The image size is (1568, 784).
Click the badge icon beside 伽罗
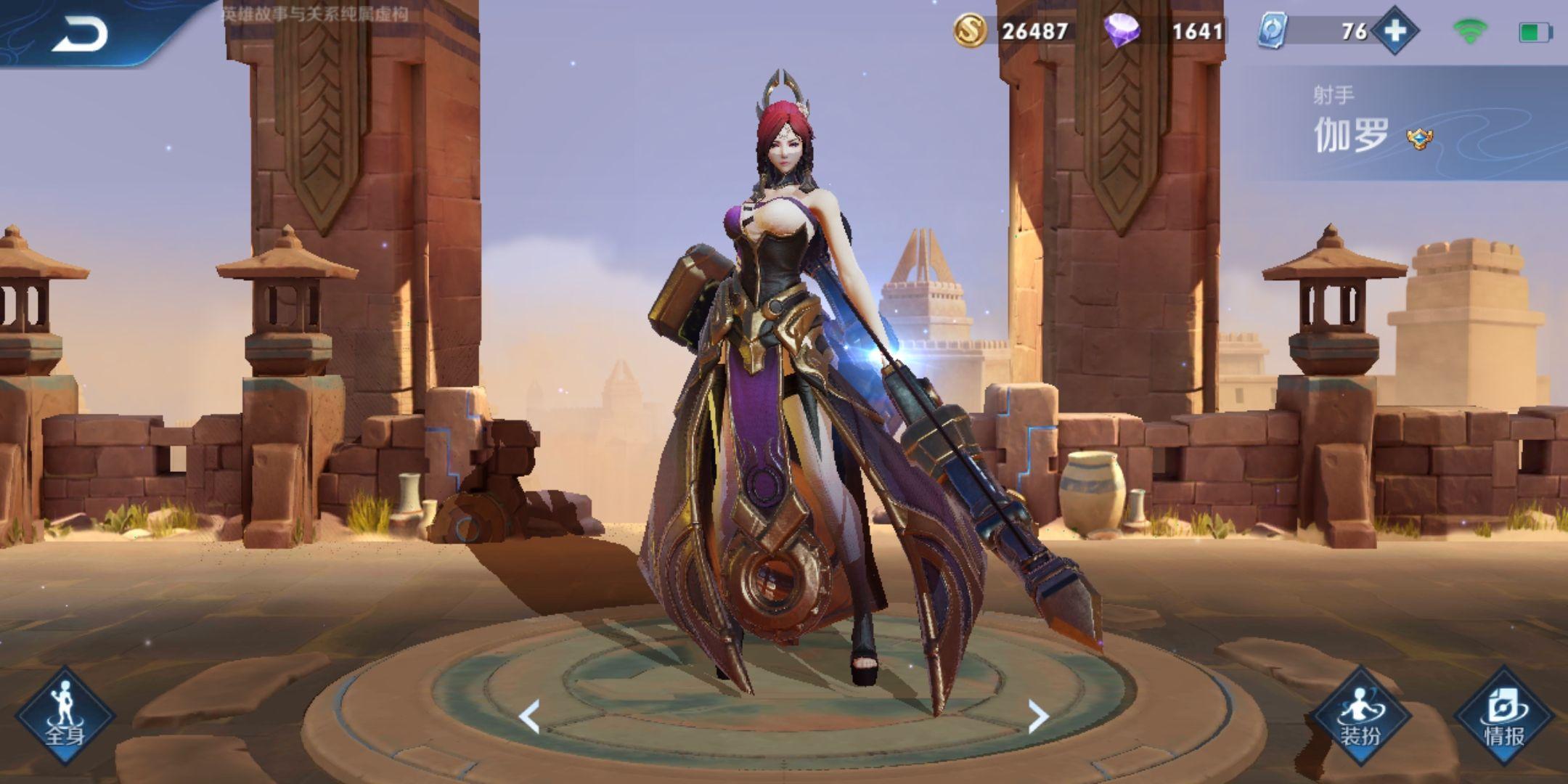pos(1419,138)
